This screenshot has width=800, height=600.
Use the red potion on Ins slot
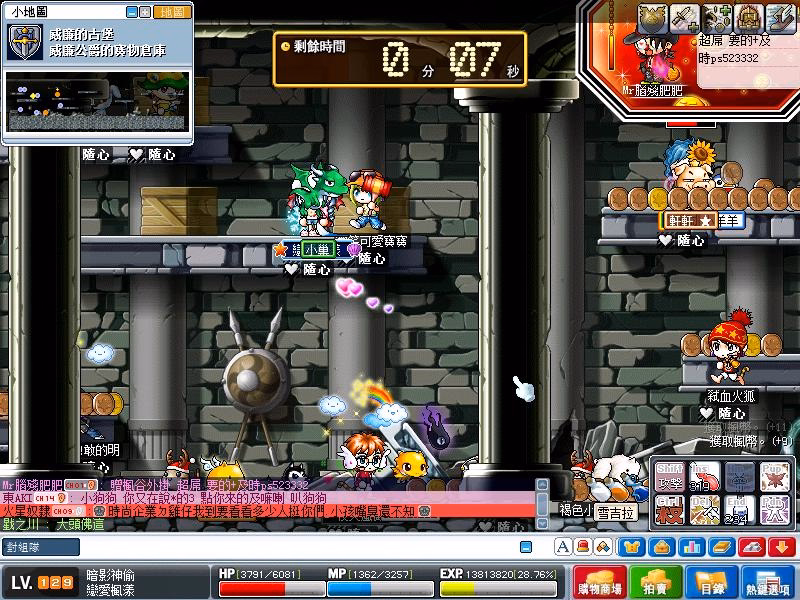[x=706, y=475]
